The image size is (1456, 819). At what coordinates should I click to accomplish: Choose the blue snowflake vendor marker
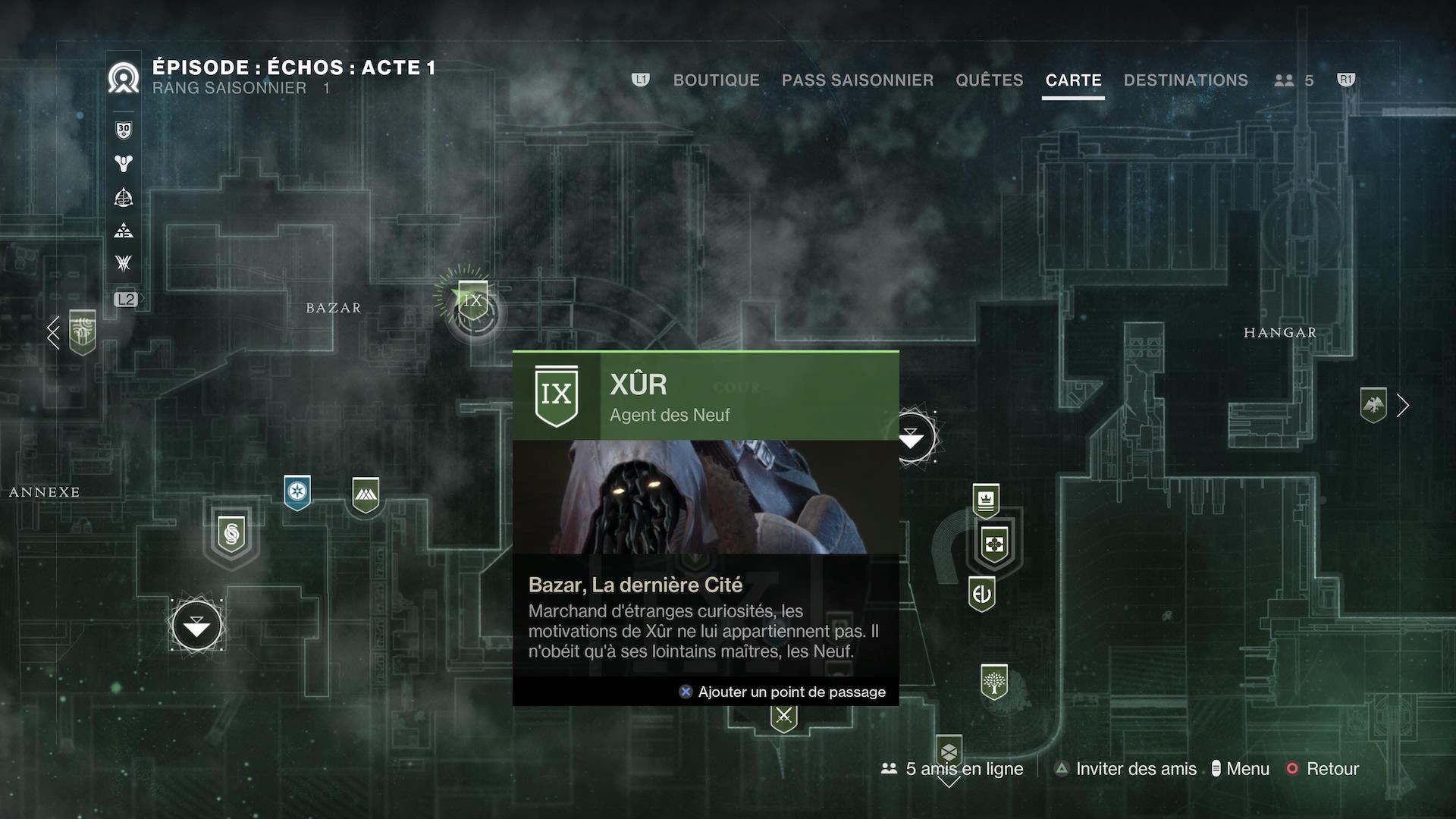pyautogui.click(x=297, y=492)
